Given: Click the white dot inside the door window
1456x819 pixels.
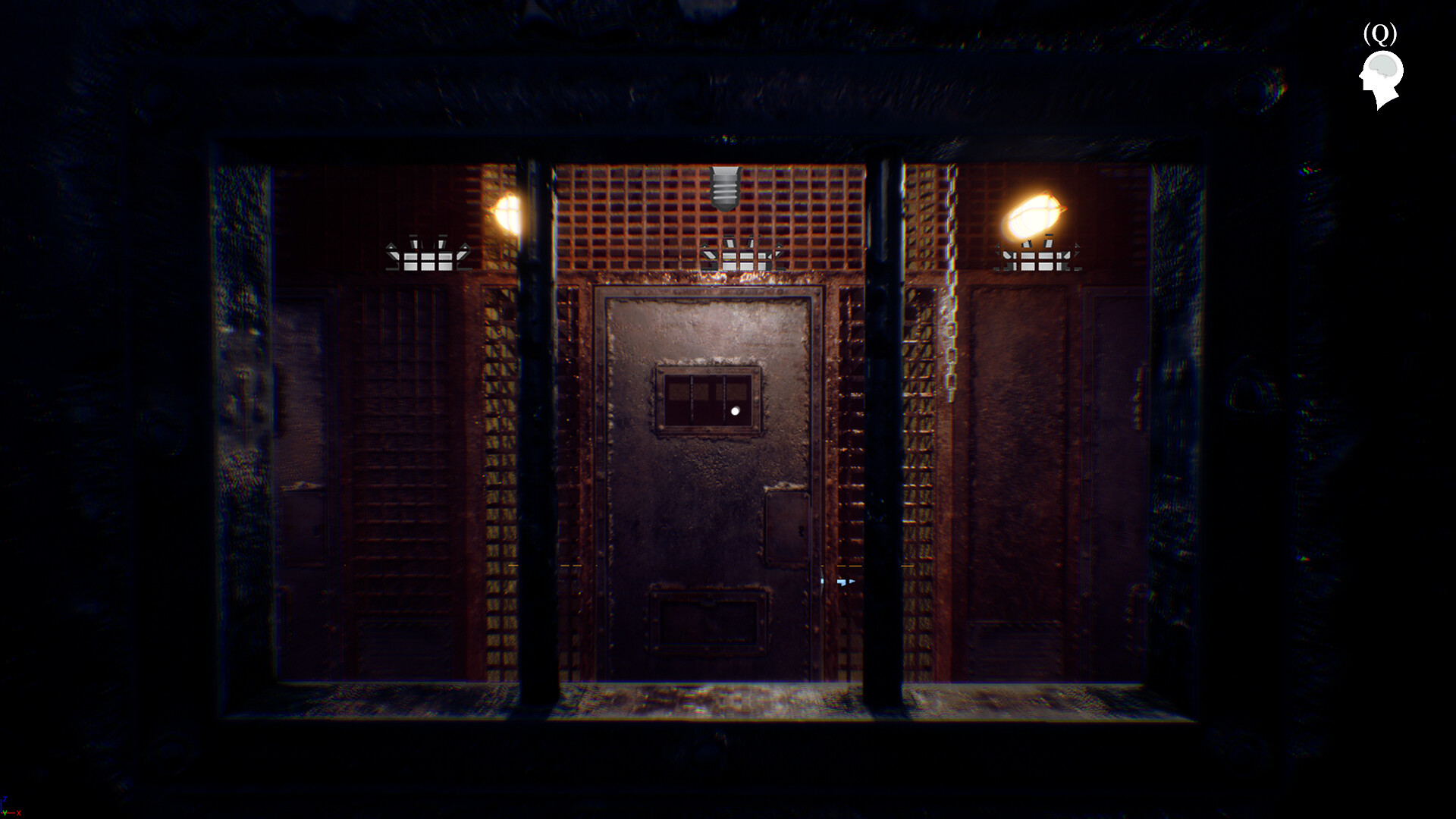Looking at the screenshot, I should click(x=734, y=411).
